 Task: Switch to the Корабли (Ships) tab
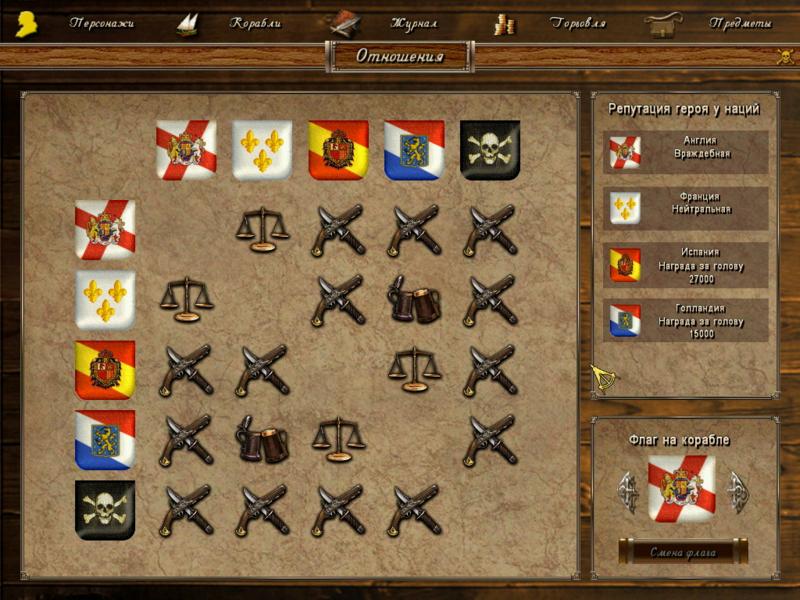[x=255, y=23]
